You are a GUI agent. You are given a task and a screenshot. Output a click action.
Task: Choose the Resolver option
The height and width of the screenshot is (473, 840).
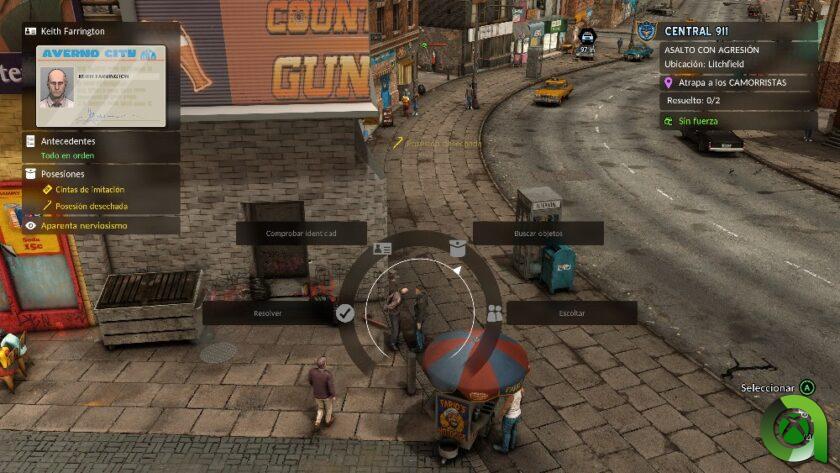(x=267, y=313)
